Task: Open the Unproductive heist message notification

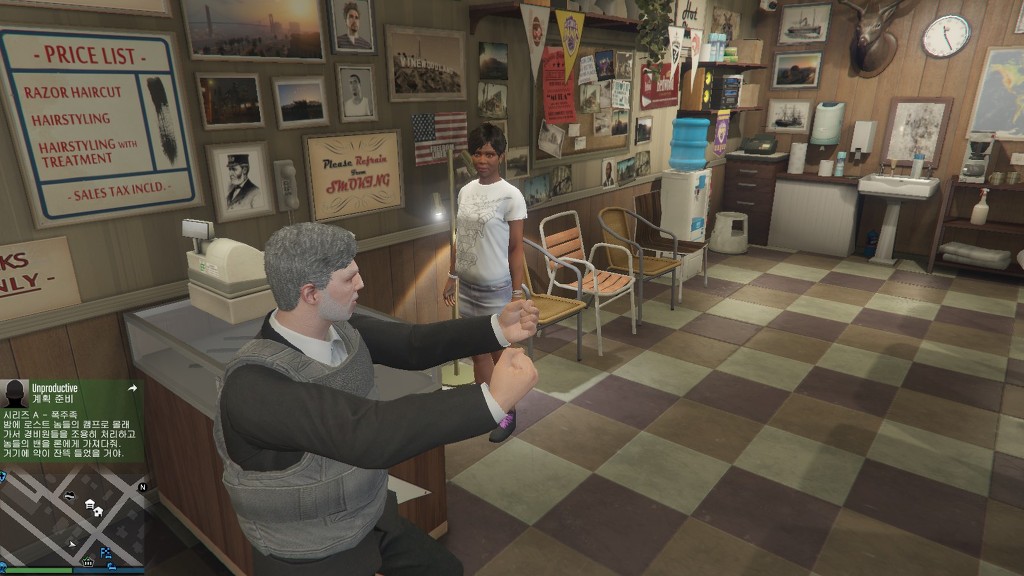Action: (x=72, y=420)
